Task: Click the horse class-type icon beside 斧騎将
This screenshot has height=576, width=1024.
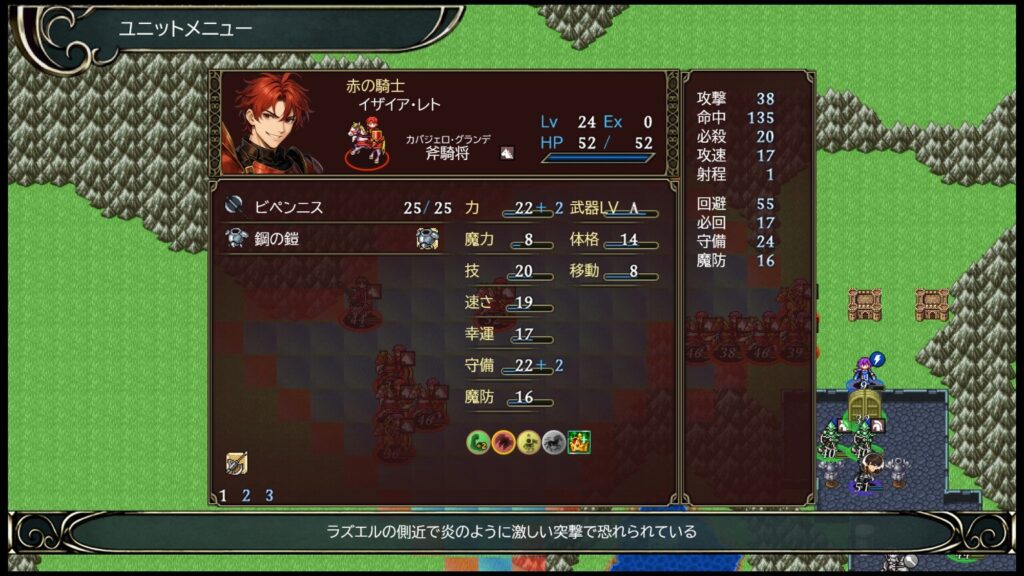Action: tap(507, 153)
